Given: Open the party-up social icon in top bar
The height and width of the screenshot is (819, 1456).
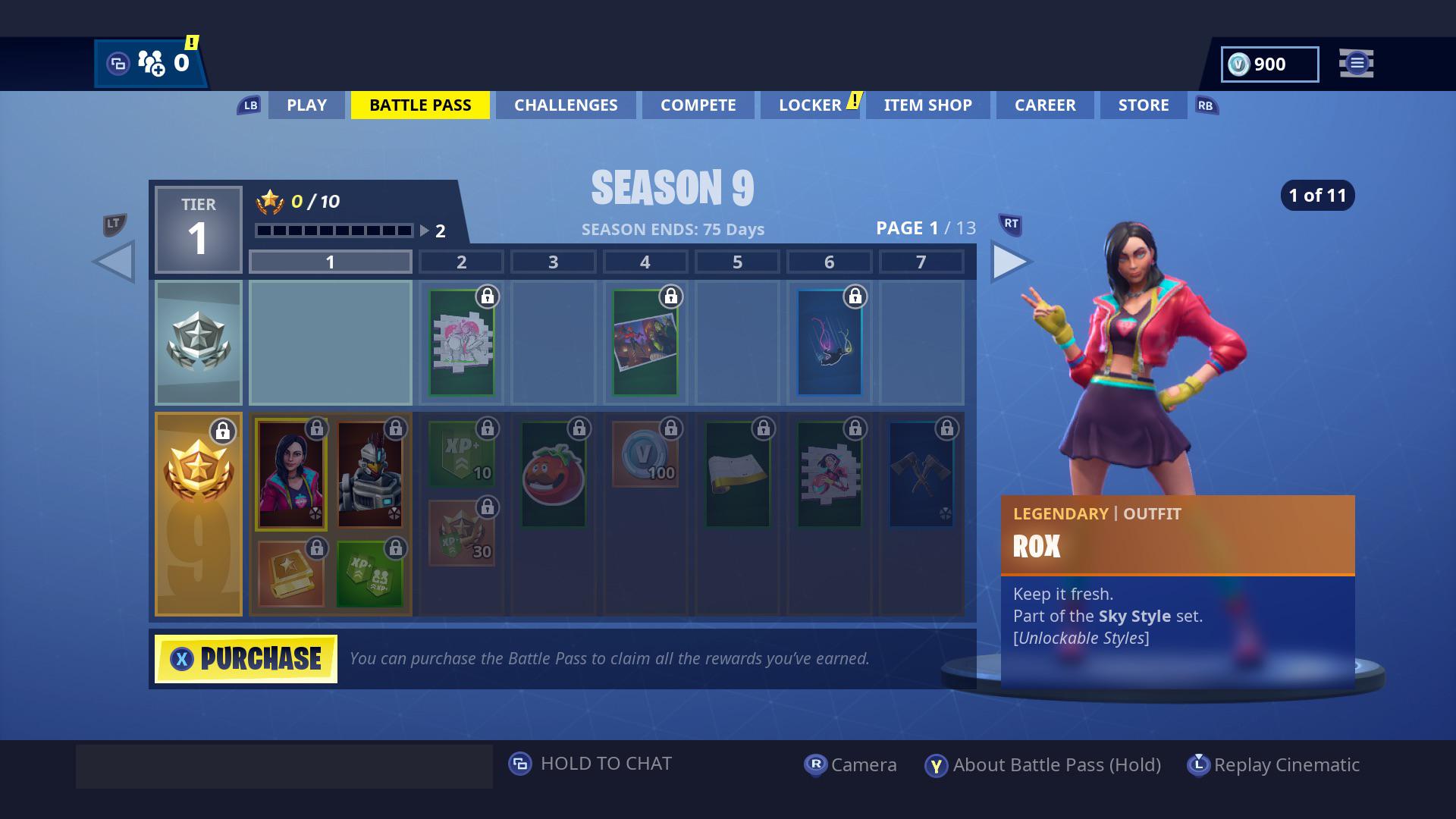Looking at the screenshot, I should [x=149, y=63].
